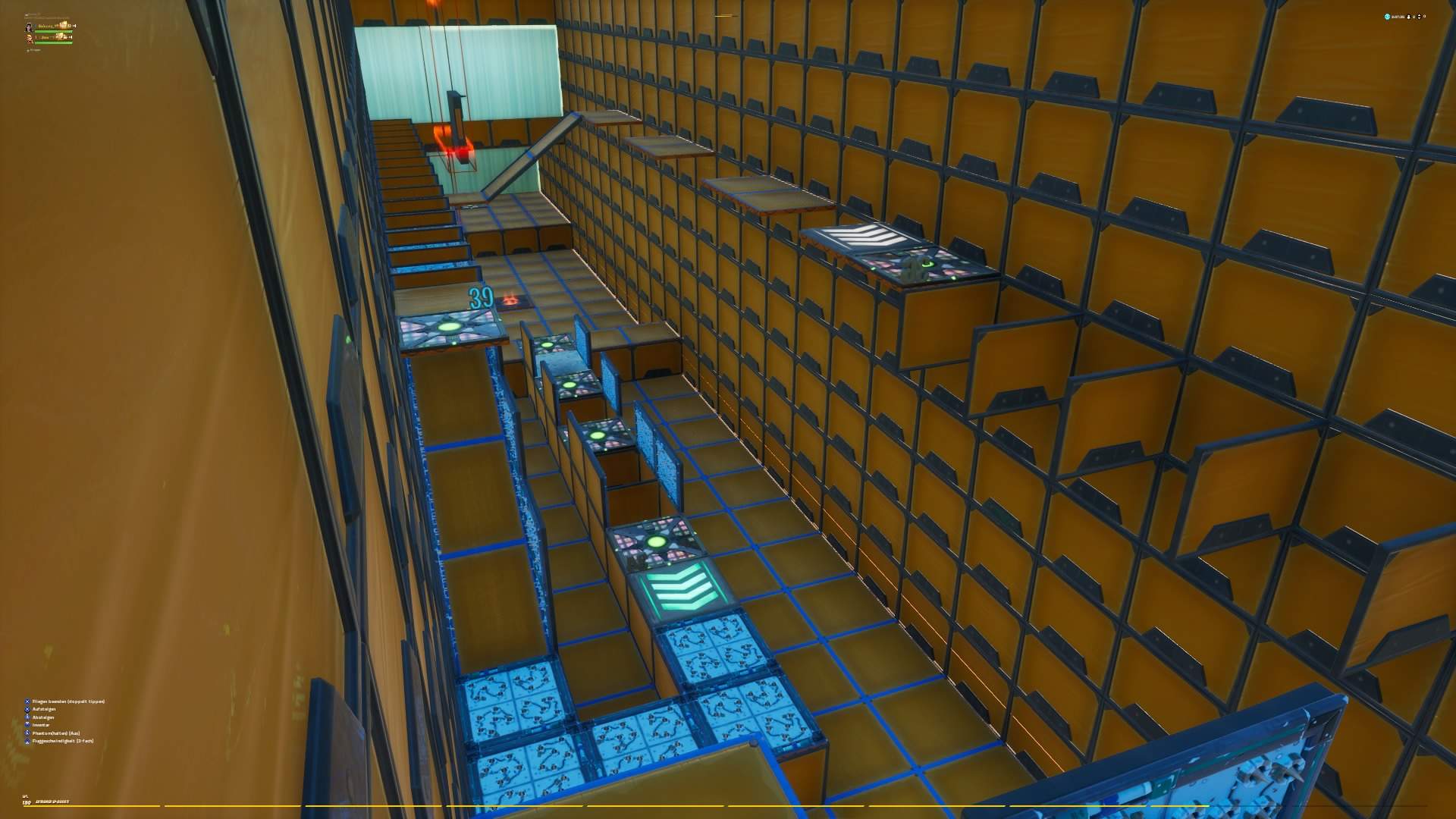Select the Aufsteigen button prompt icon
Image resolution: width=1456 pixels, height=819 pixels.
click(x=27, y=709)
